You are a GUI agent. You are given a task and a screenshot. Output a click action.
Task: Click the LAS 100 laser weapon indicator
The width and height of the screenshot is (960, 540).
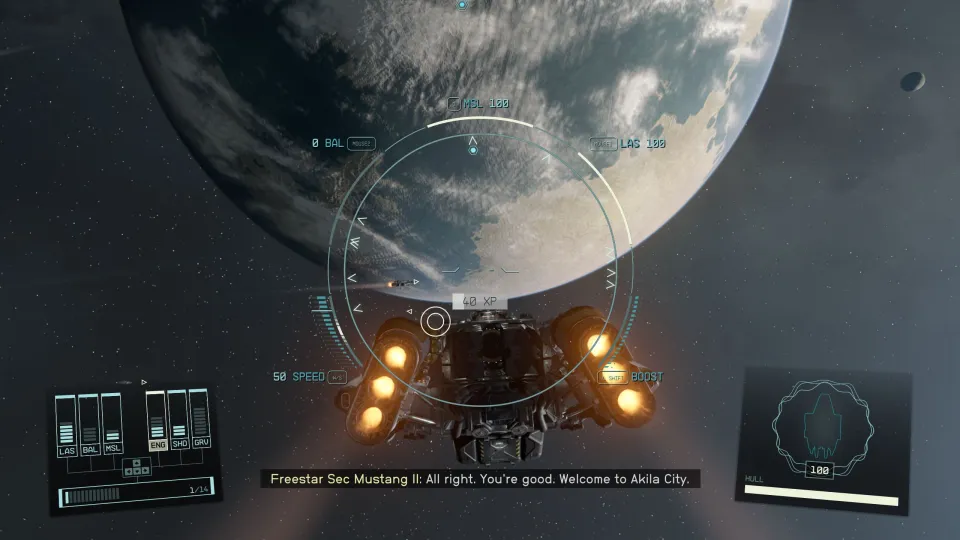coord(628,144)
